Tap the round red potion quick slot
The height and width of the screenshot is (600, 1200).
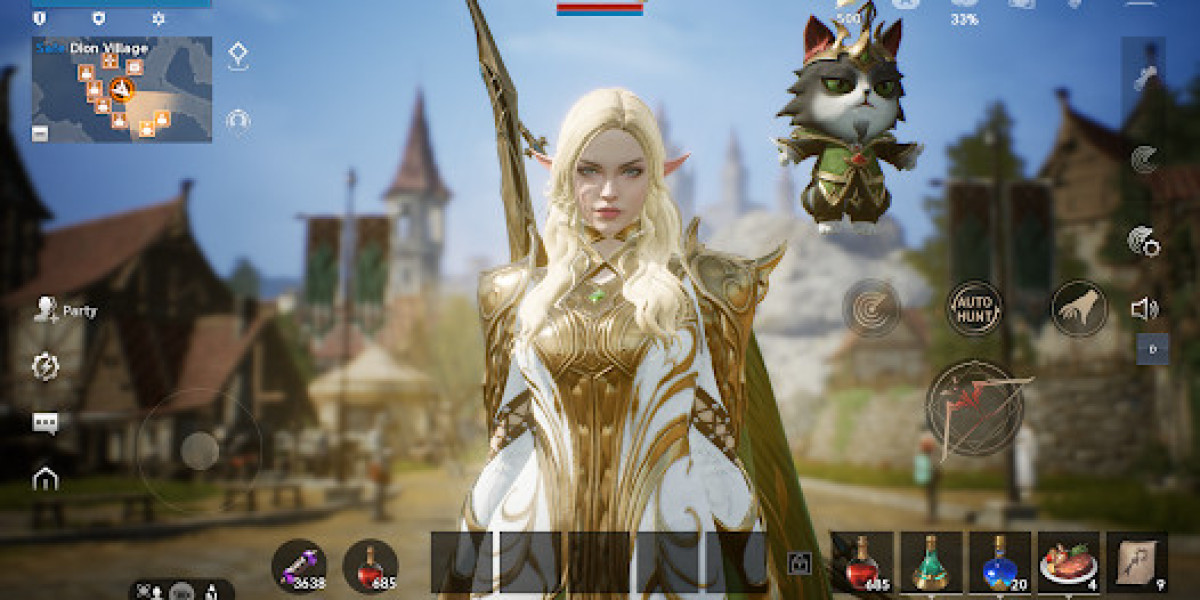coord(370,567)
